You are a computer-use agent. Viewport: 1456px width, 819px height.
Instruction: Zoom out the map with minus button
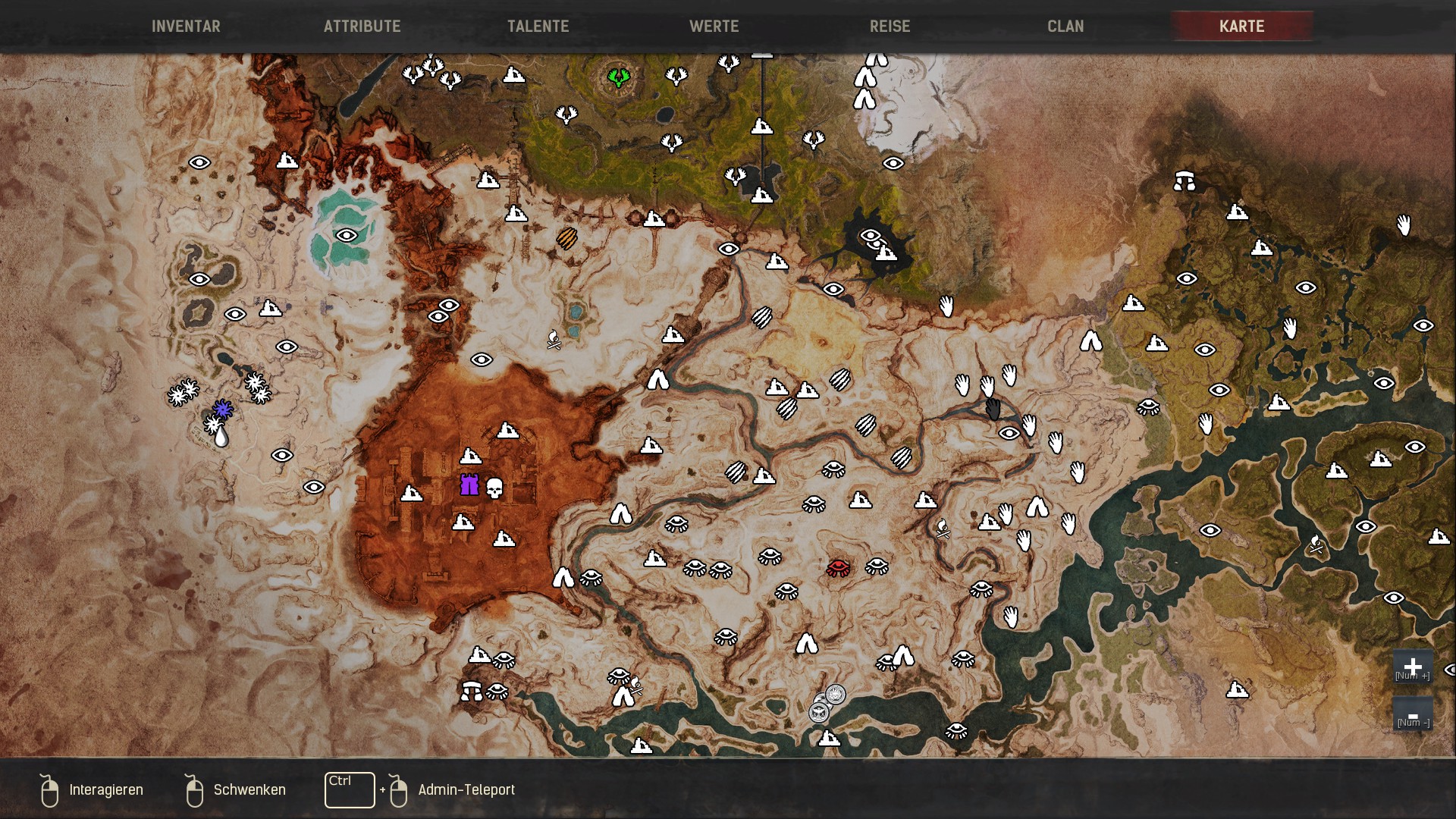pos(1412,714)
